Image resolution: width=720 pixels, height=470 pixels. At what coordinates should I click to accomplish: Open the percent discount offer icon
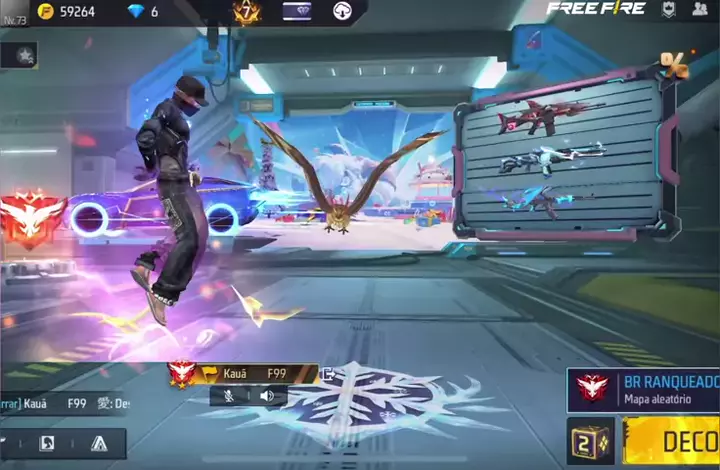point(673,65)
